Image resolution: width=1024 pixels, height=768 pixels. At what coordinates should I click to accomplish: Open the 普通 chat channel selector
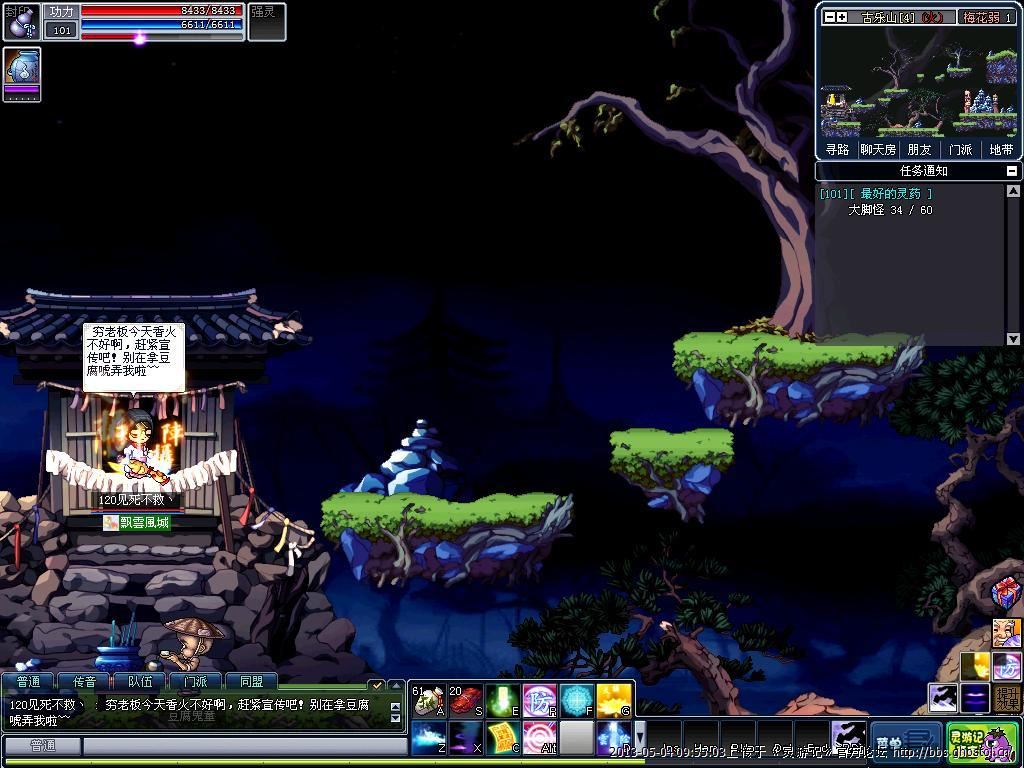[x=42, y=746]
